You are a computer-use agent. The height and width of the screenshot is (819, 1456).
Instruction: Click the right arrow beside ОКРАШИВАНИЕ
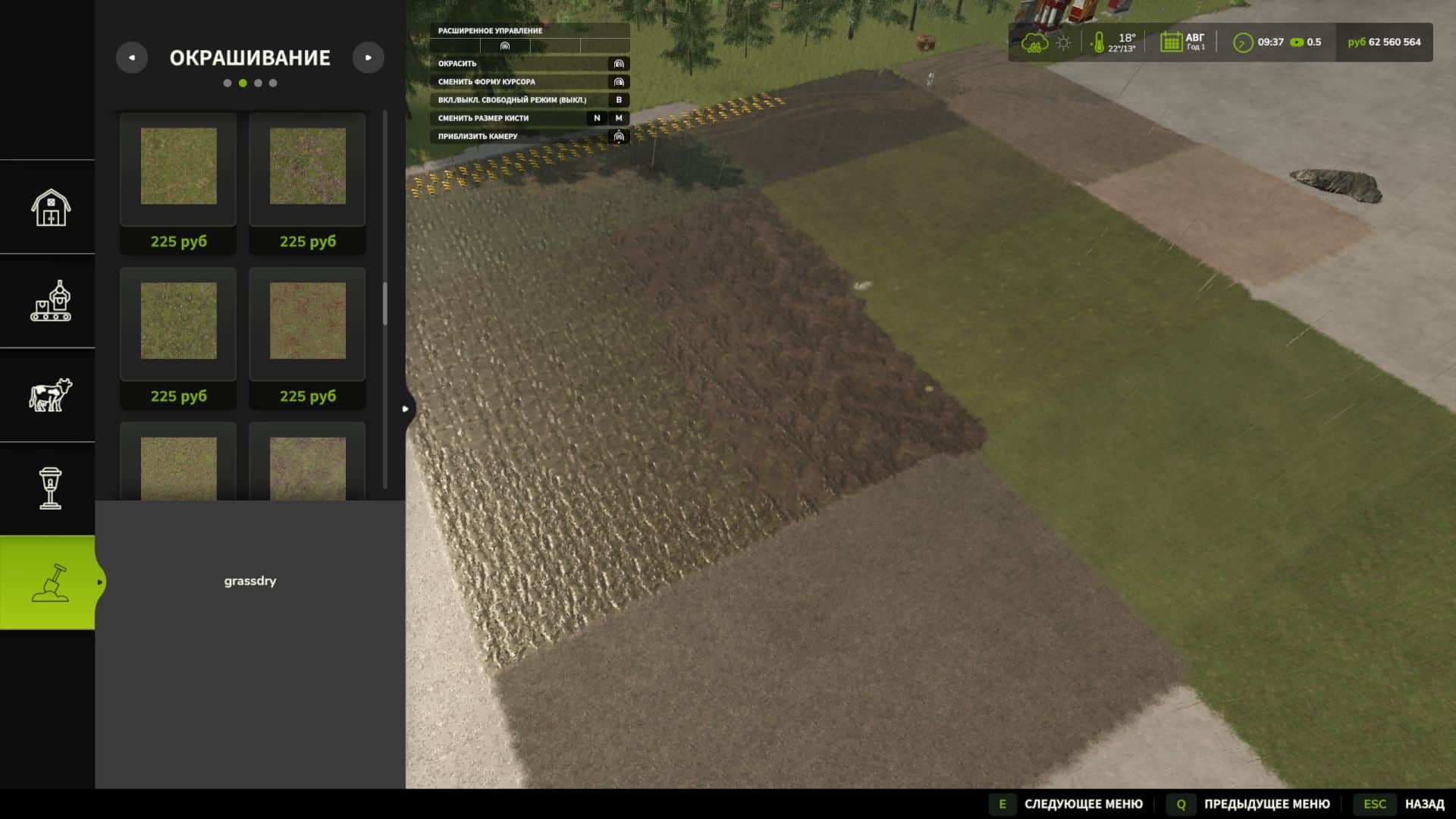pos(369,58)
